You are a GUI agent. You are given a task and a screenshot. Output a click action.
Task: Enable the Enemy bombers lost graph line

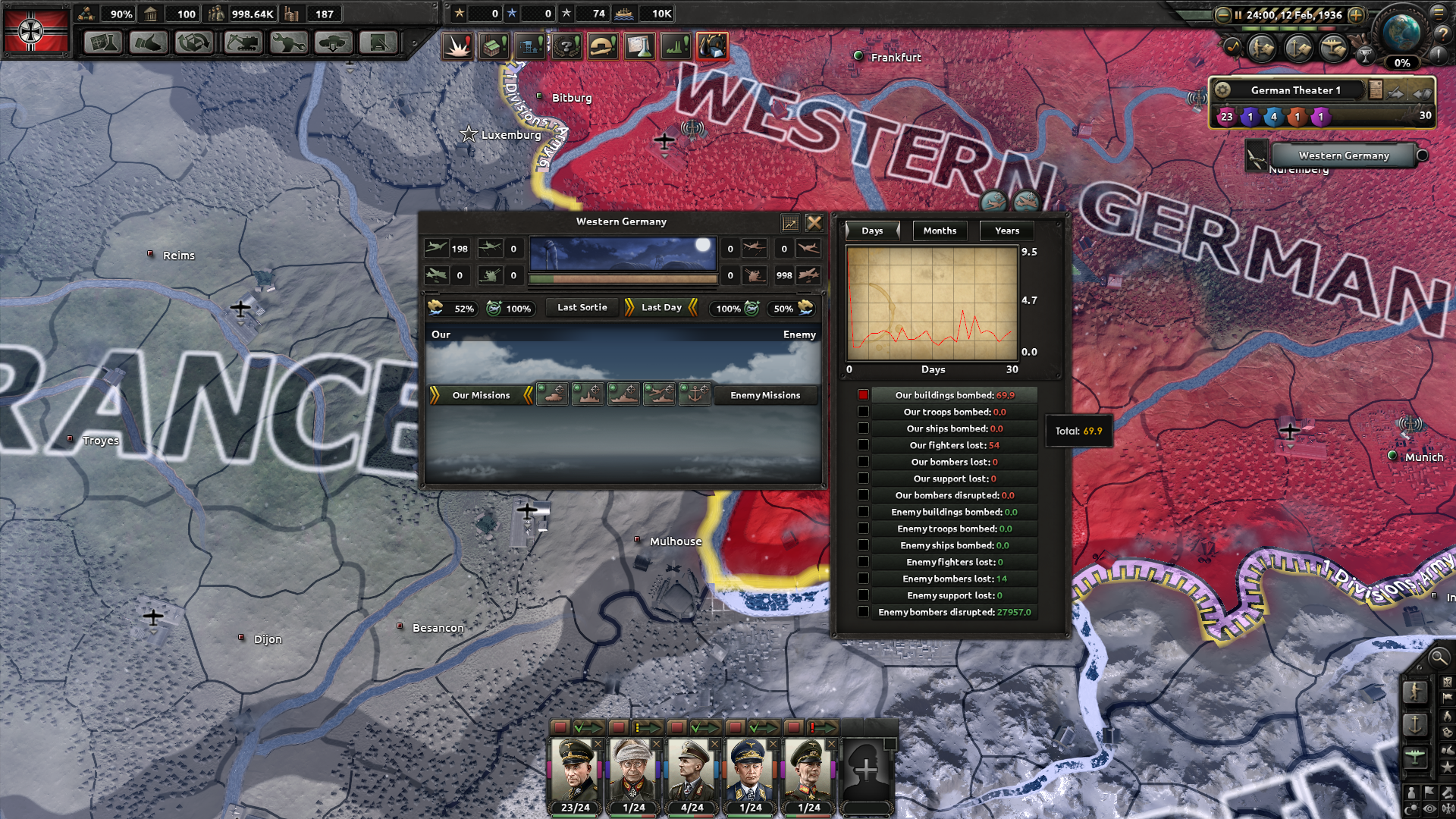point(864,578)
